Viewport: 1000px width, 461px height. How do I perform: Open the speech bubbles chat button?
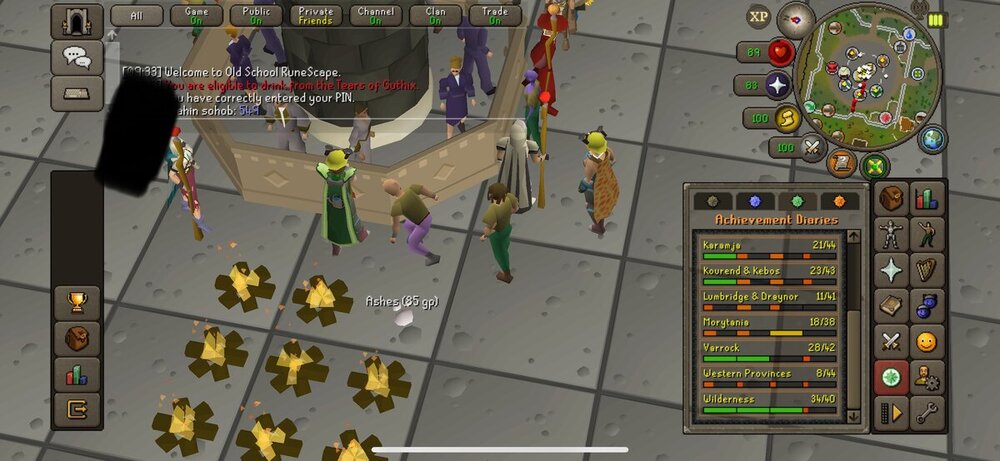click(x=77, y=56)
